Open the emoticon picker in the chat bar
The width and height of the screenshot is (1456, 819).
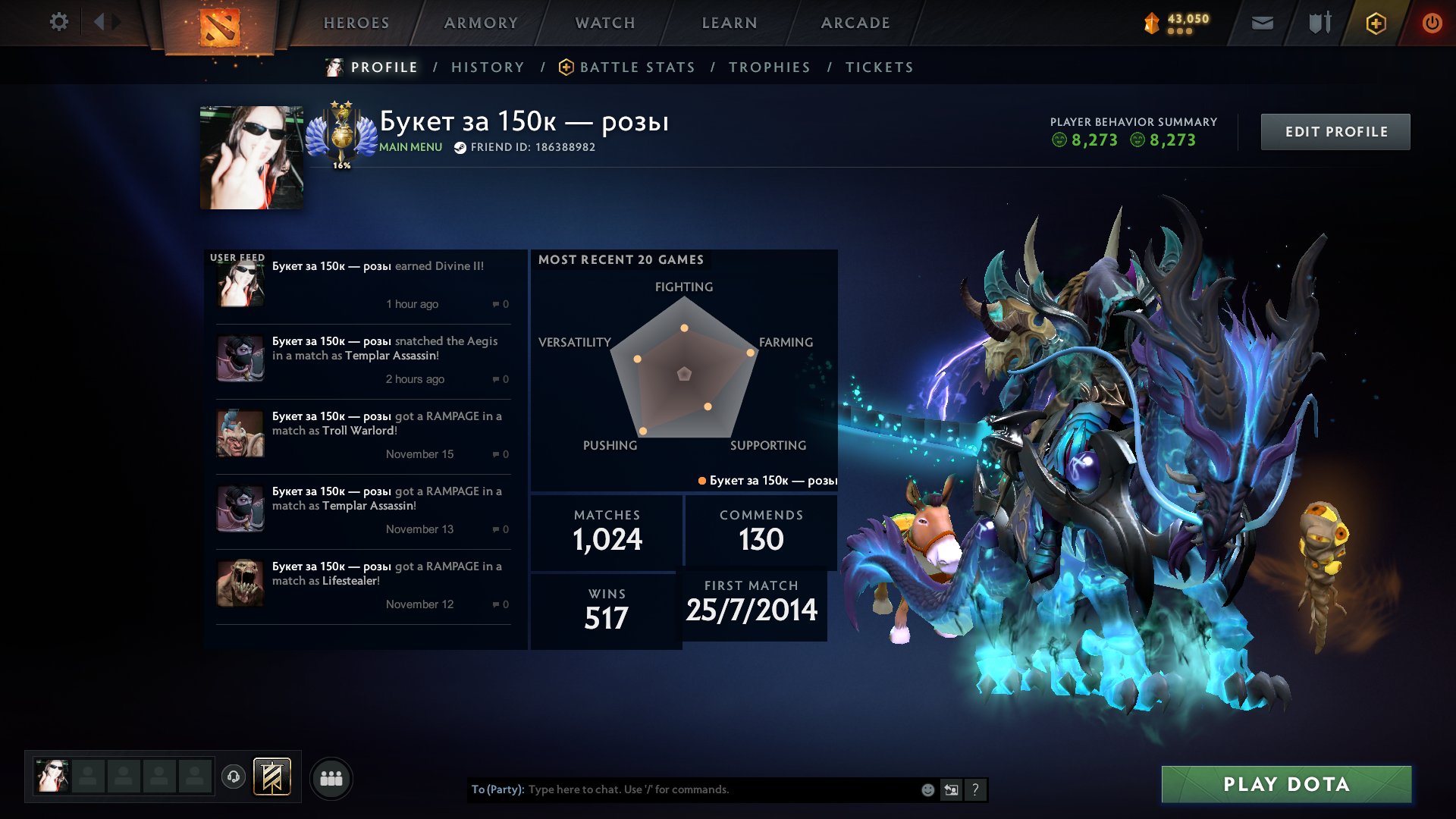(927, 789)
